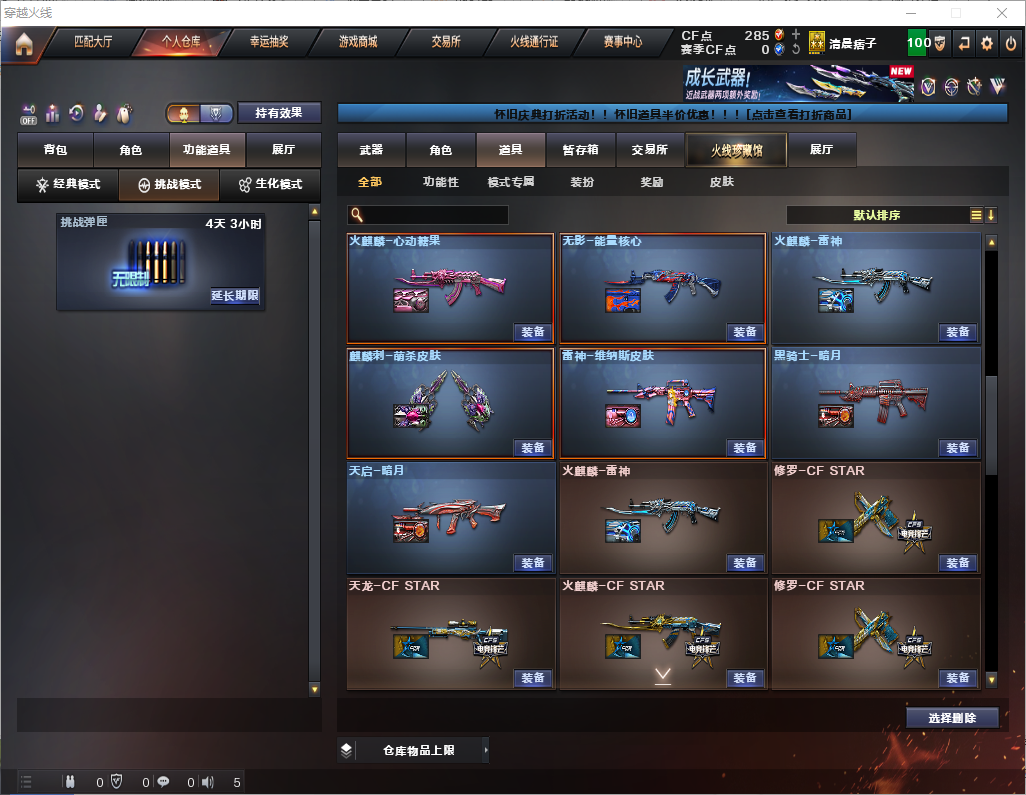Click the 持有效果 owned effects button
Screen dimensions: 1026x795
coord(279,113)
